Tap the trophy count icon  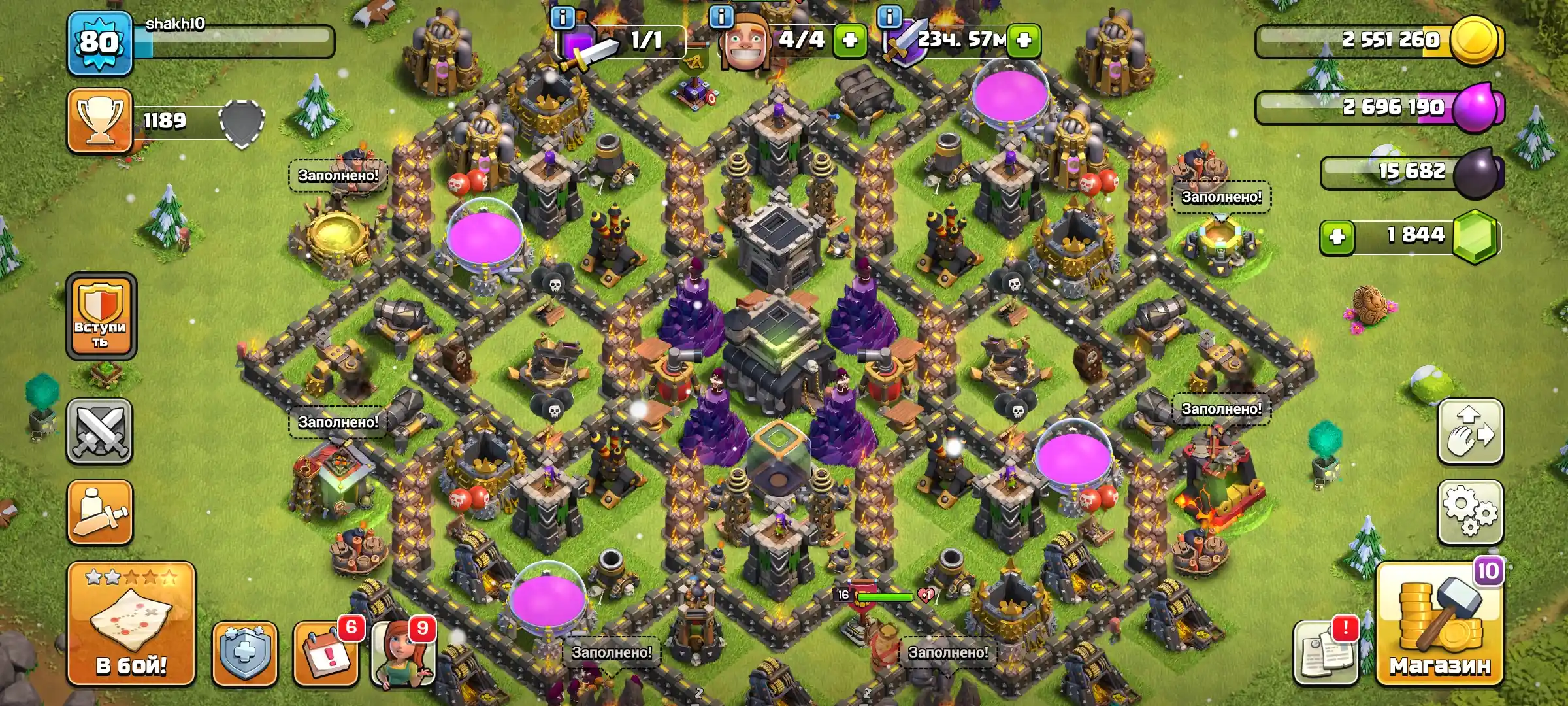pos(100,121)
